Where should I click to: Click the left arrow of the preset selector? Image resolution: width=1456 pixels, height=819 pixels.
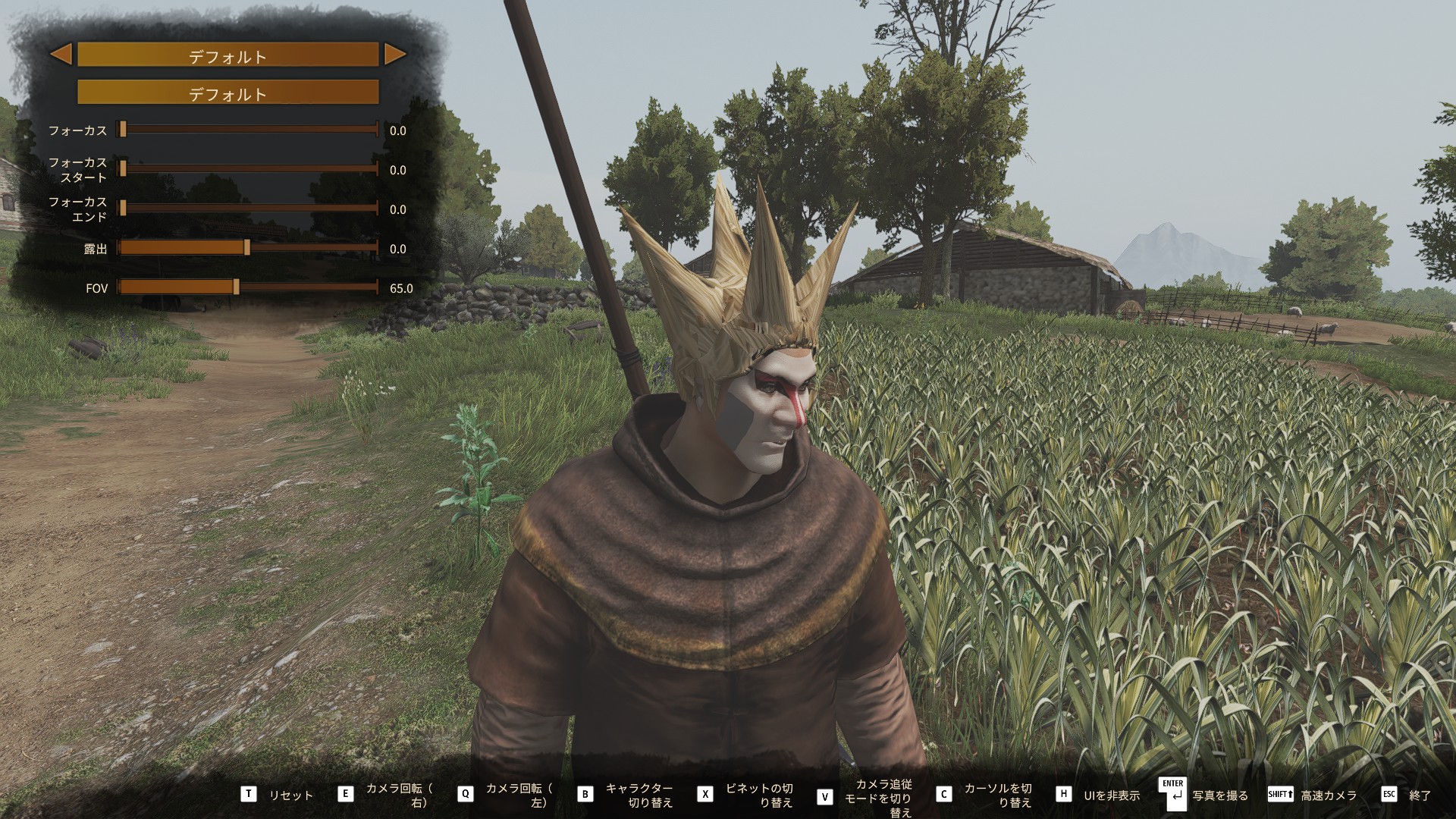tap(61, 54)
